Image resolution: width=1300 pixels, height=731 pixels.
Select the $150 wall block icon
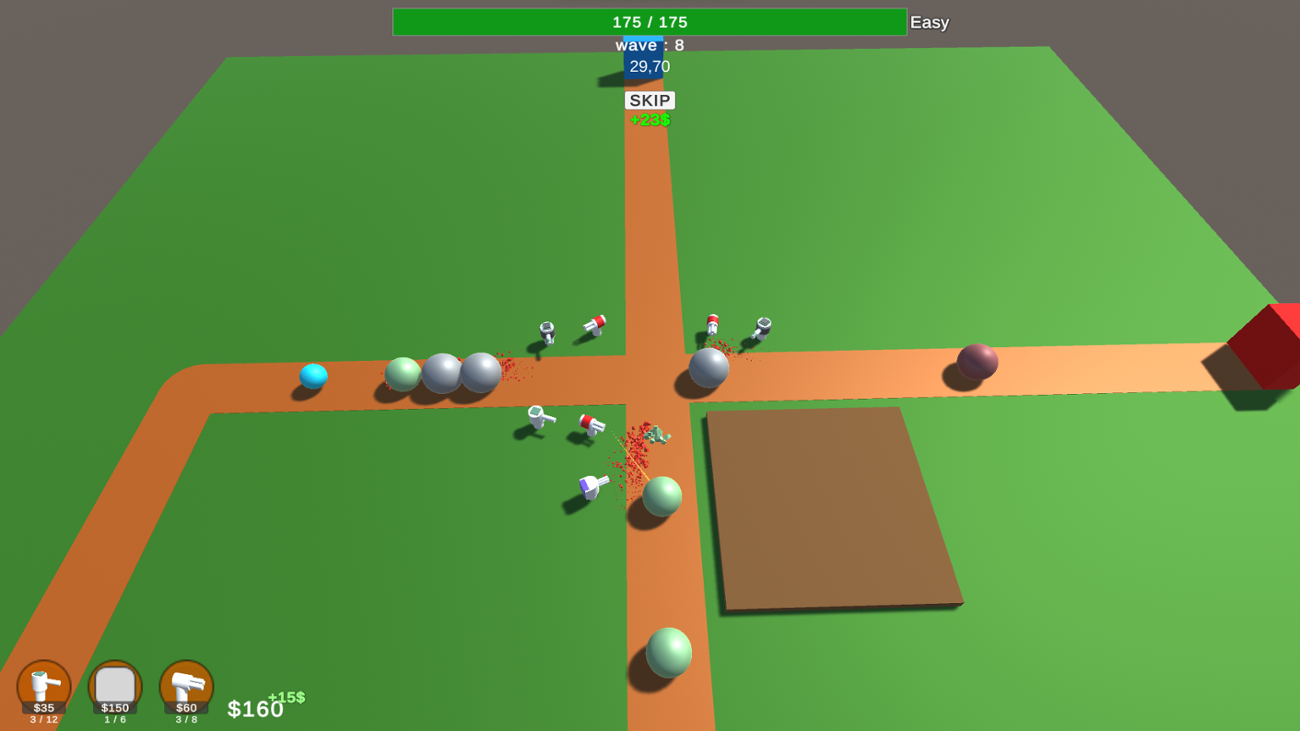pos(113,688)
